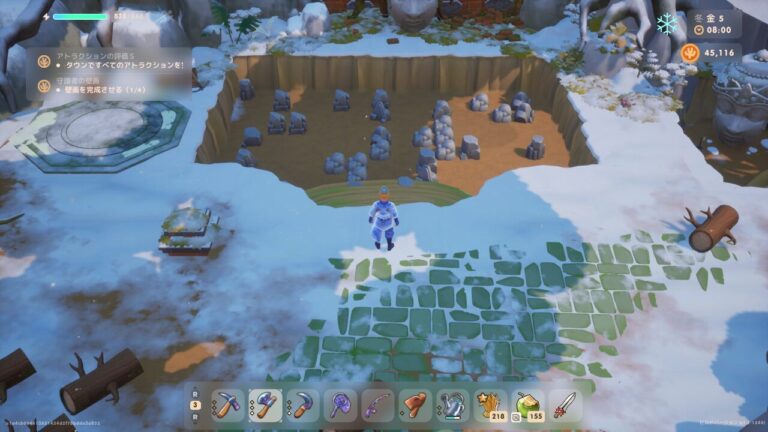Pick the brown shovel tool slot
768x432 pixels.
coord(415,405)
